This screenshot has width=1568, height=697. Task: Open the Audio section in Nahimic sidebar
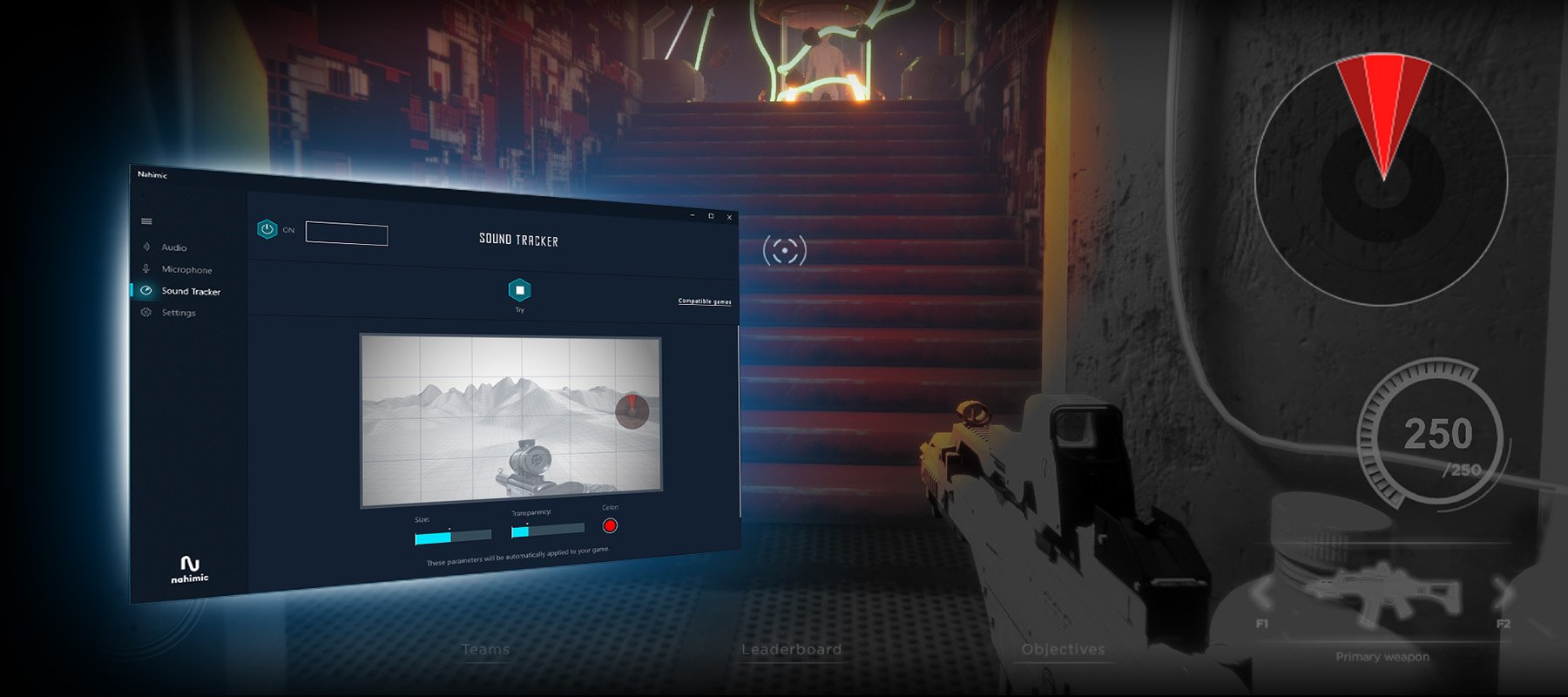click(173, 247)
